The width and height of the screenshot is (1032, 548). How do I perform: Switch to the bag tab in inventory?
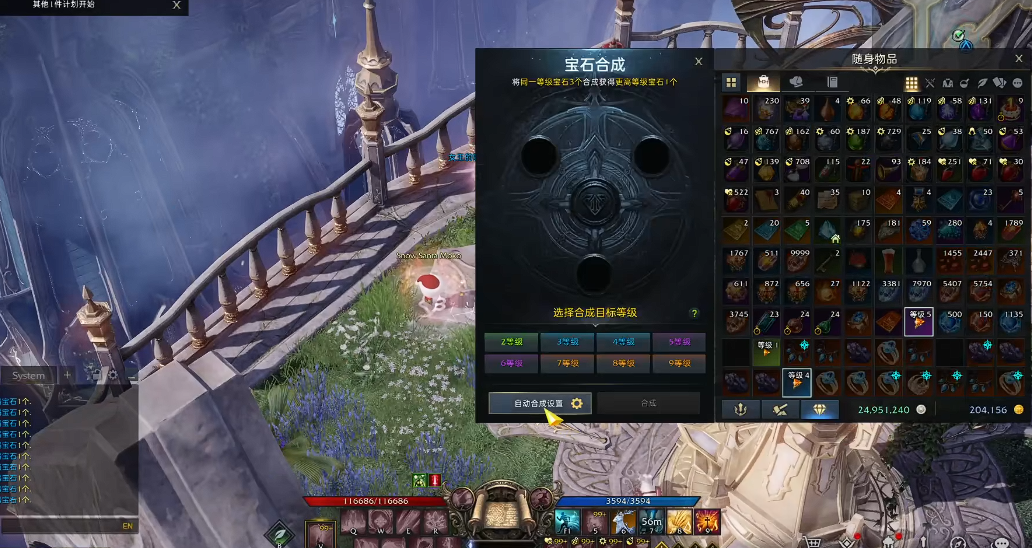click(764, 82)
